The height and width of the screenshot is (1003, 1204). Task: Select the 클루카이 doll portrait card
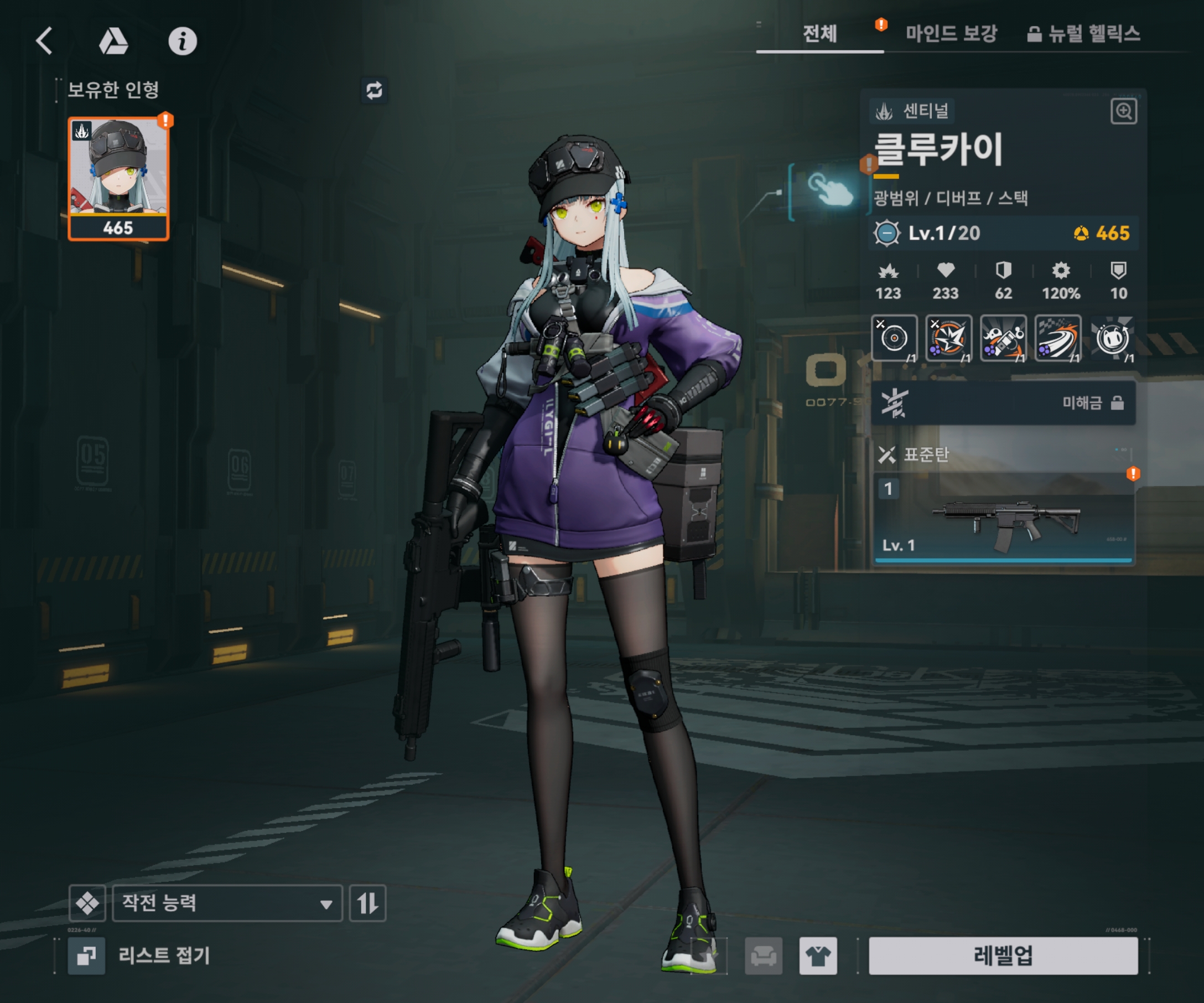118,178
